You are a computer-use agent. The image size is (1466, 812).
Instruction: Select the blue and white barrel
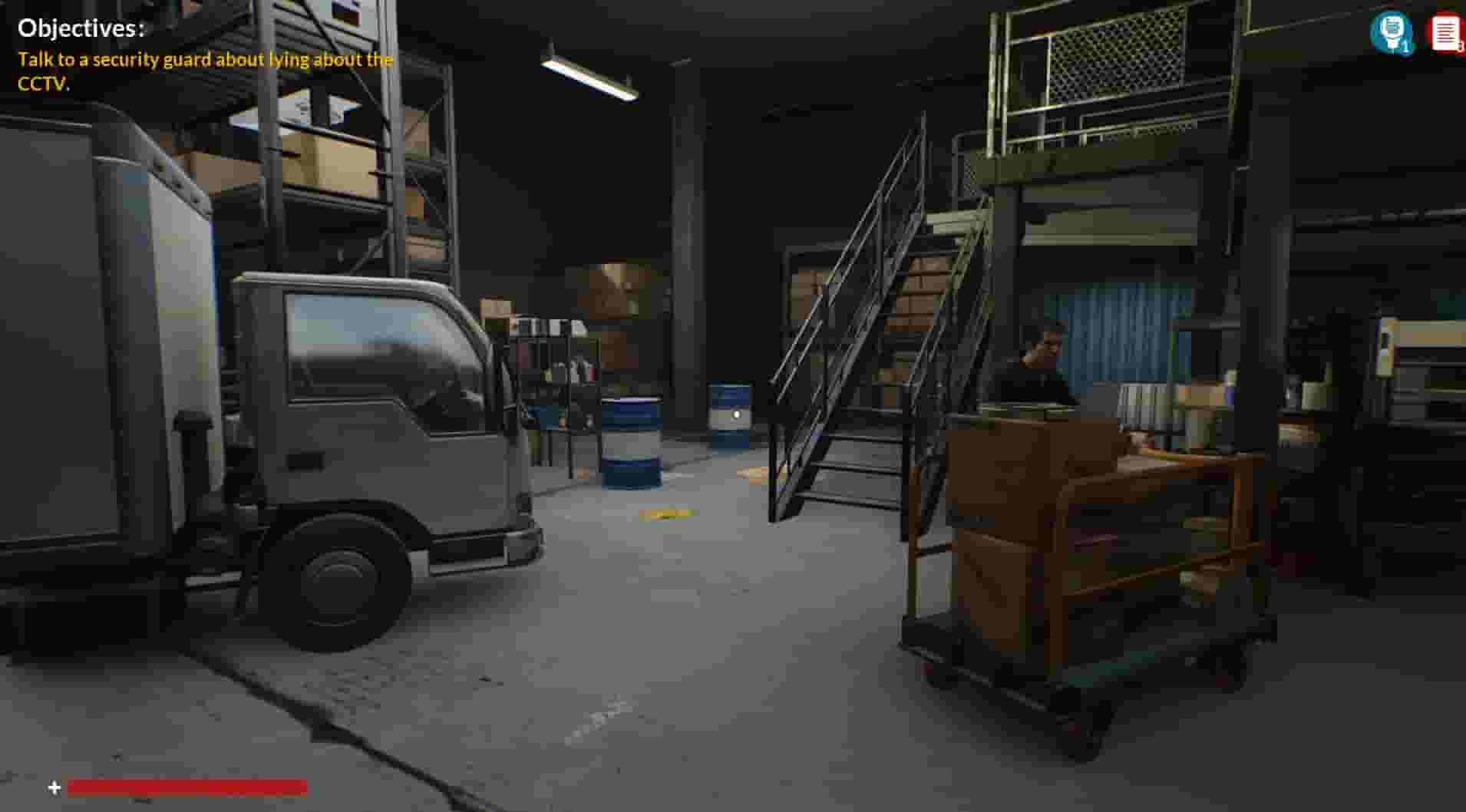(633, 441)
